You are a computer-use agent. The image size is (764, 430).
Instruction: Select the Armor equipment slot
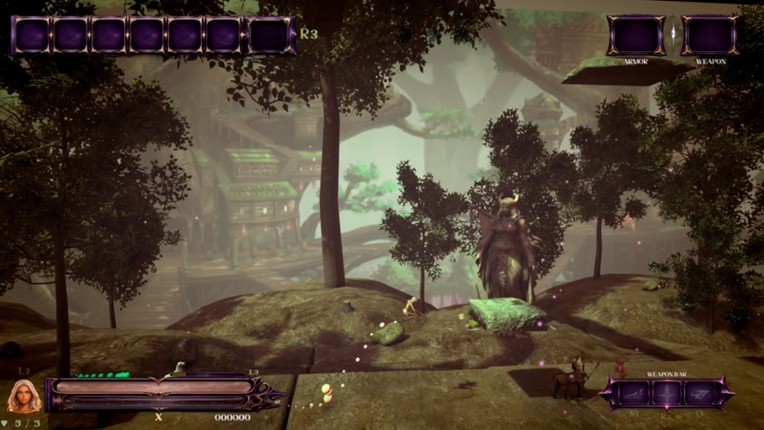coord(636,35)
